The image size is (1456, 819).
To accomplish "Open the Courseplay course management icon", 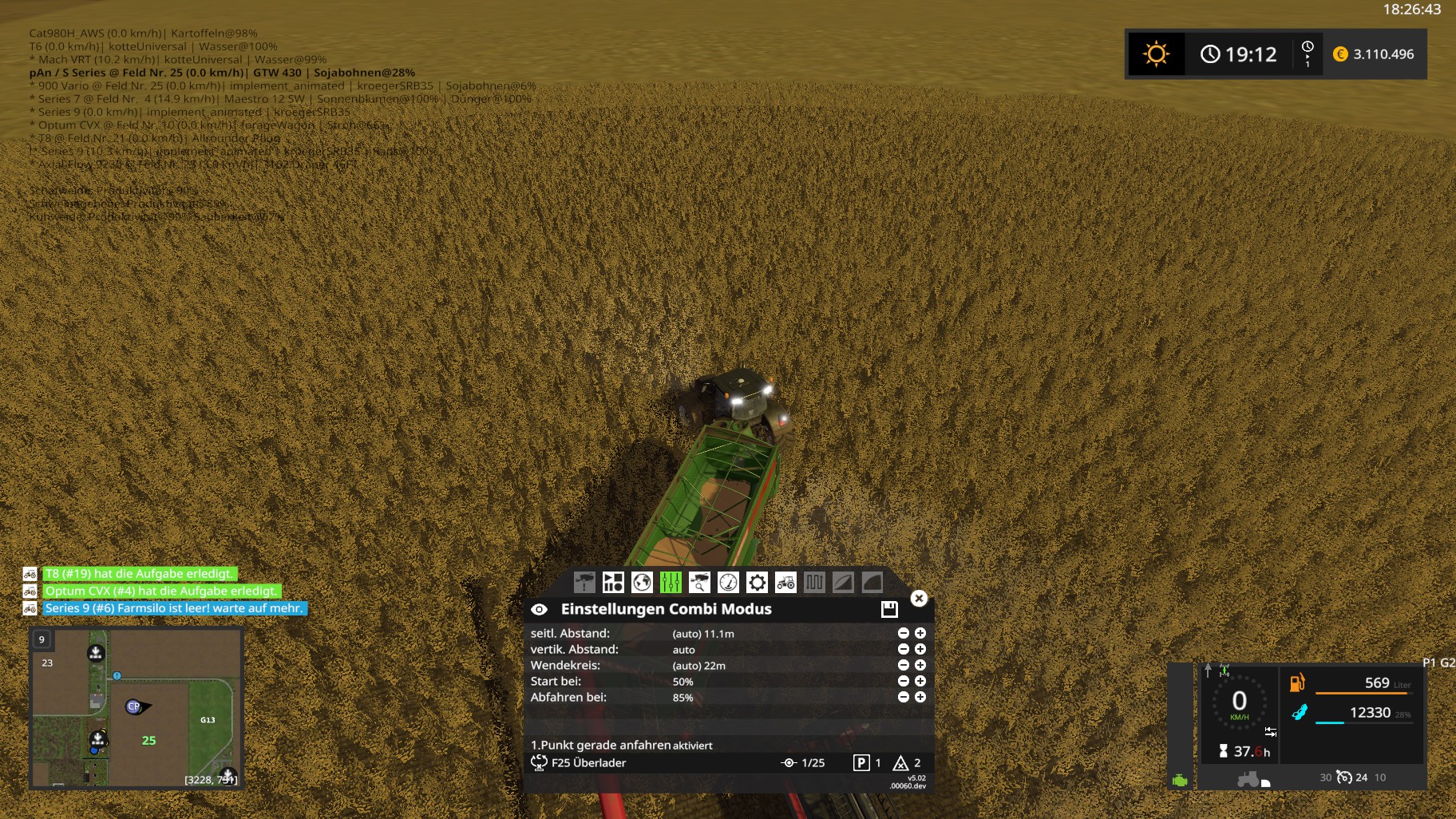I will click(612, 583).
